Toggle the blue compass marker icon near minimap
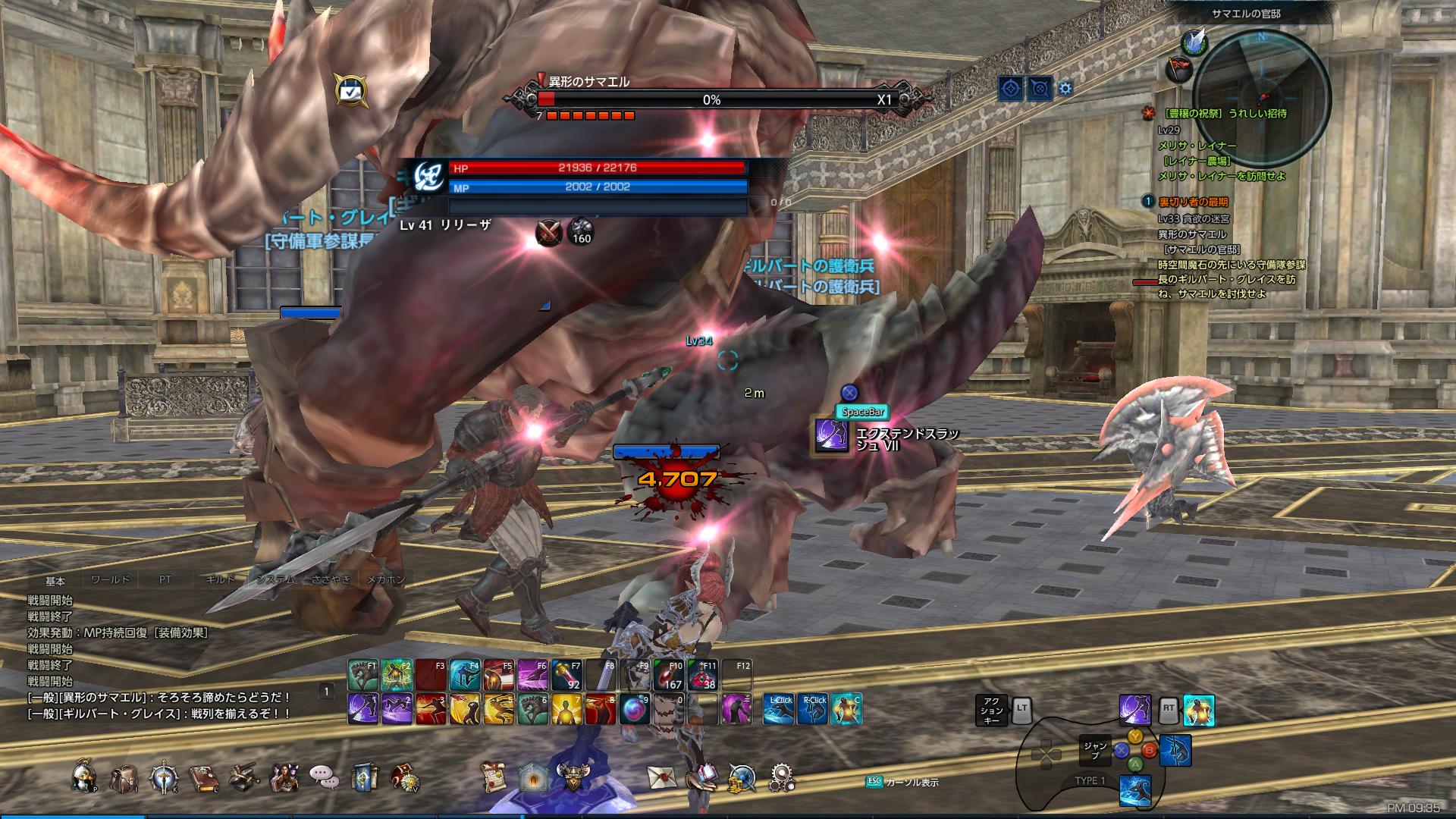1456x819 pixels. [1012, 88]
